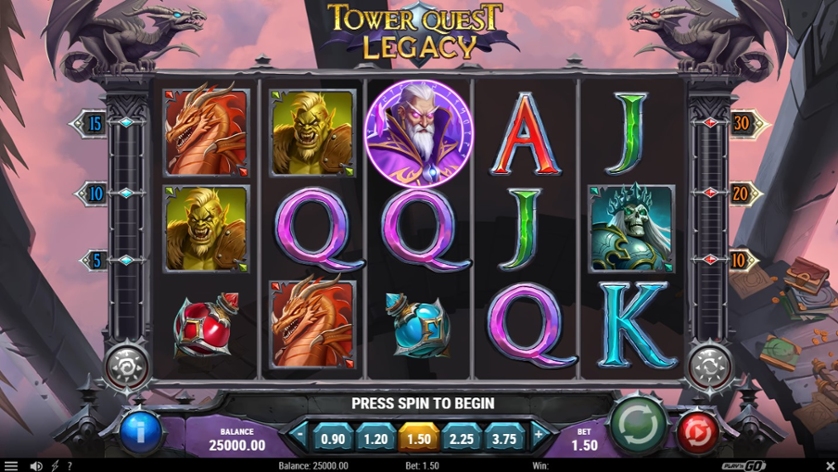Choose the 1.20 bet amount
Viewport: 838px width, 472px height.
[x=376, y=437]
